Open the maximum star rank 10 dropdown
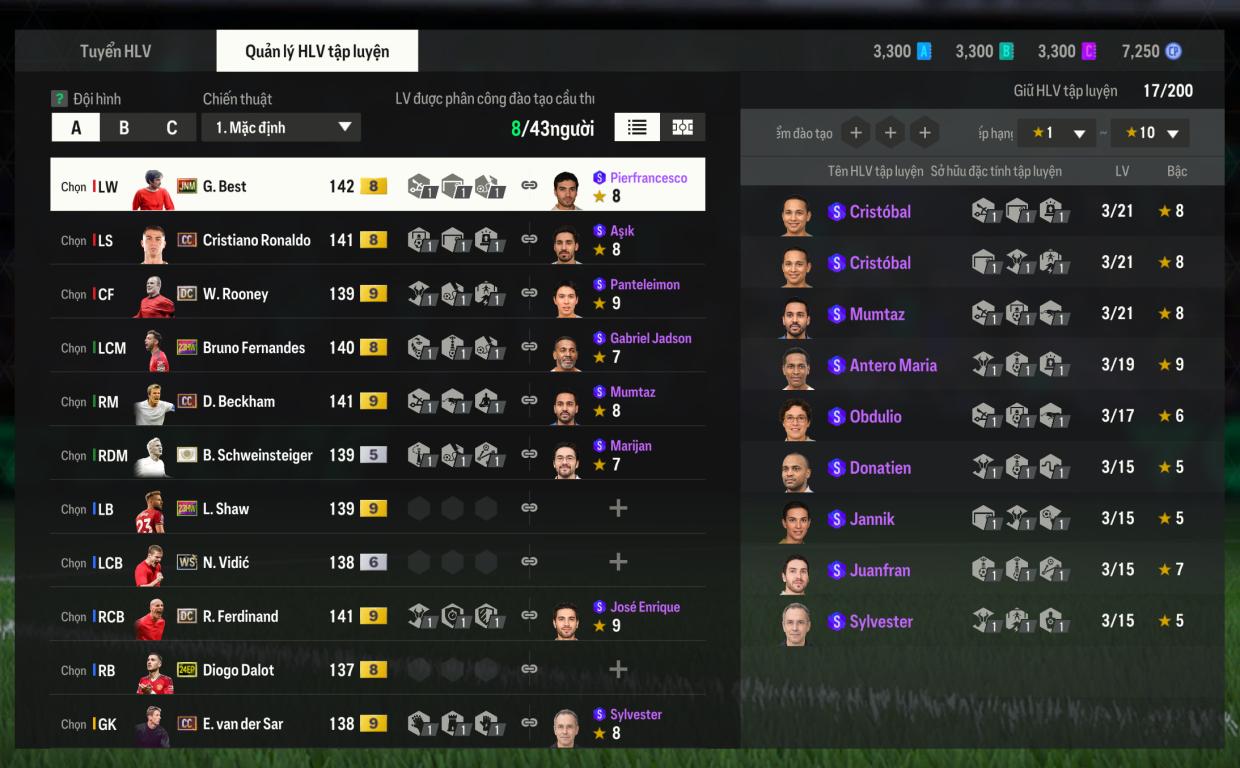This screenshot has width=1240, height=768. pos(1151,133)
